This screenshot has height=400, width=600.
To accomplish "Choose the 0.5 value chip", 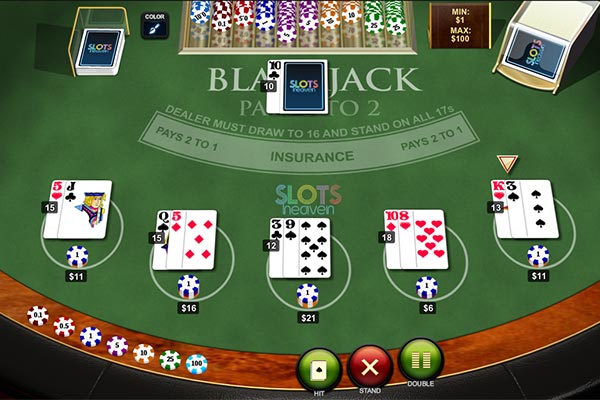I will (65, 327).
